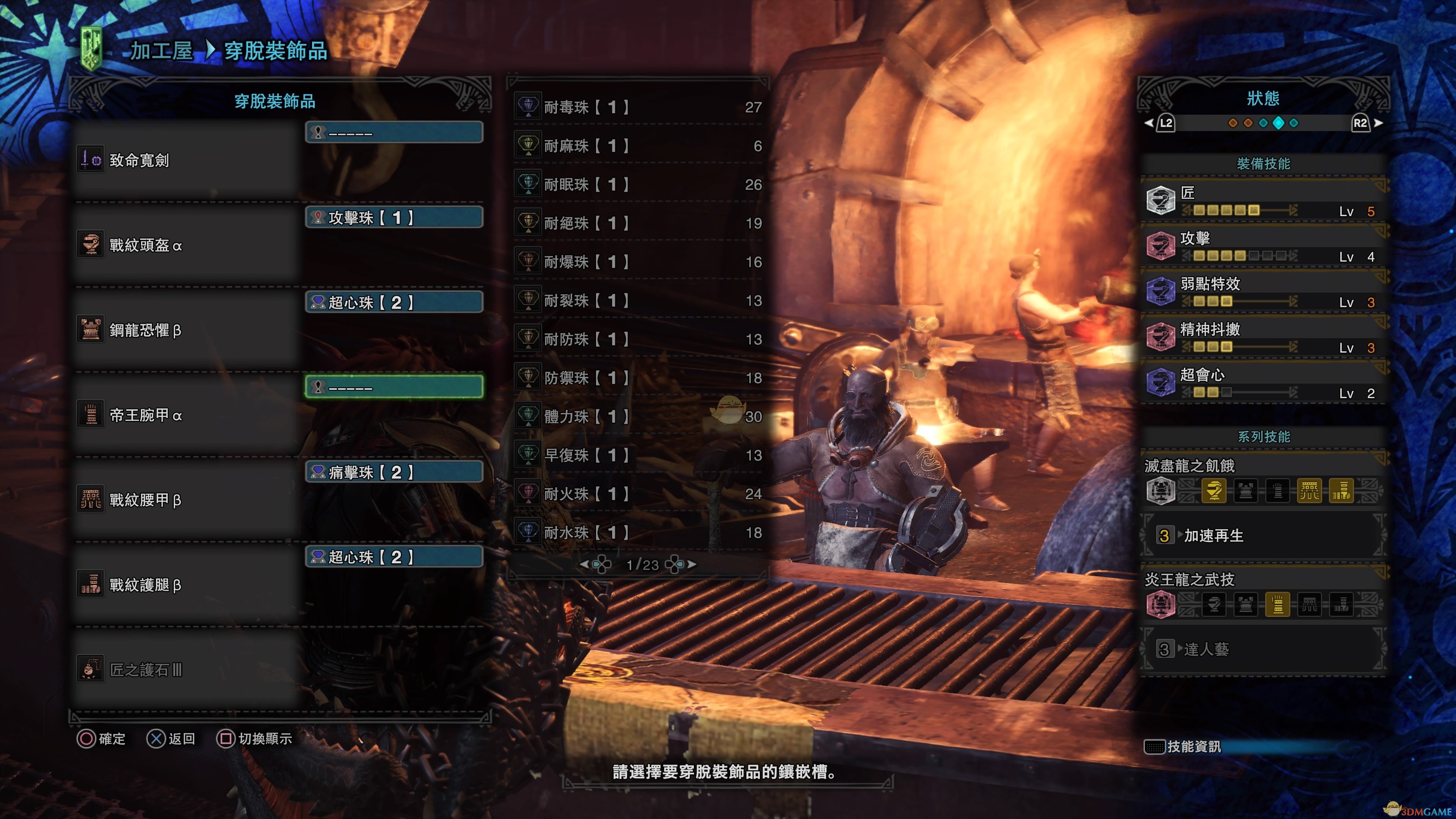Screen dimensions: 1456x819
Task: Select the 防禦珠【1】 jewel
Action: coord(639,378)
